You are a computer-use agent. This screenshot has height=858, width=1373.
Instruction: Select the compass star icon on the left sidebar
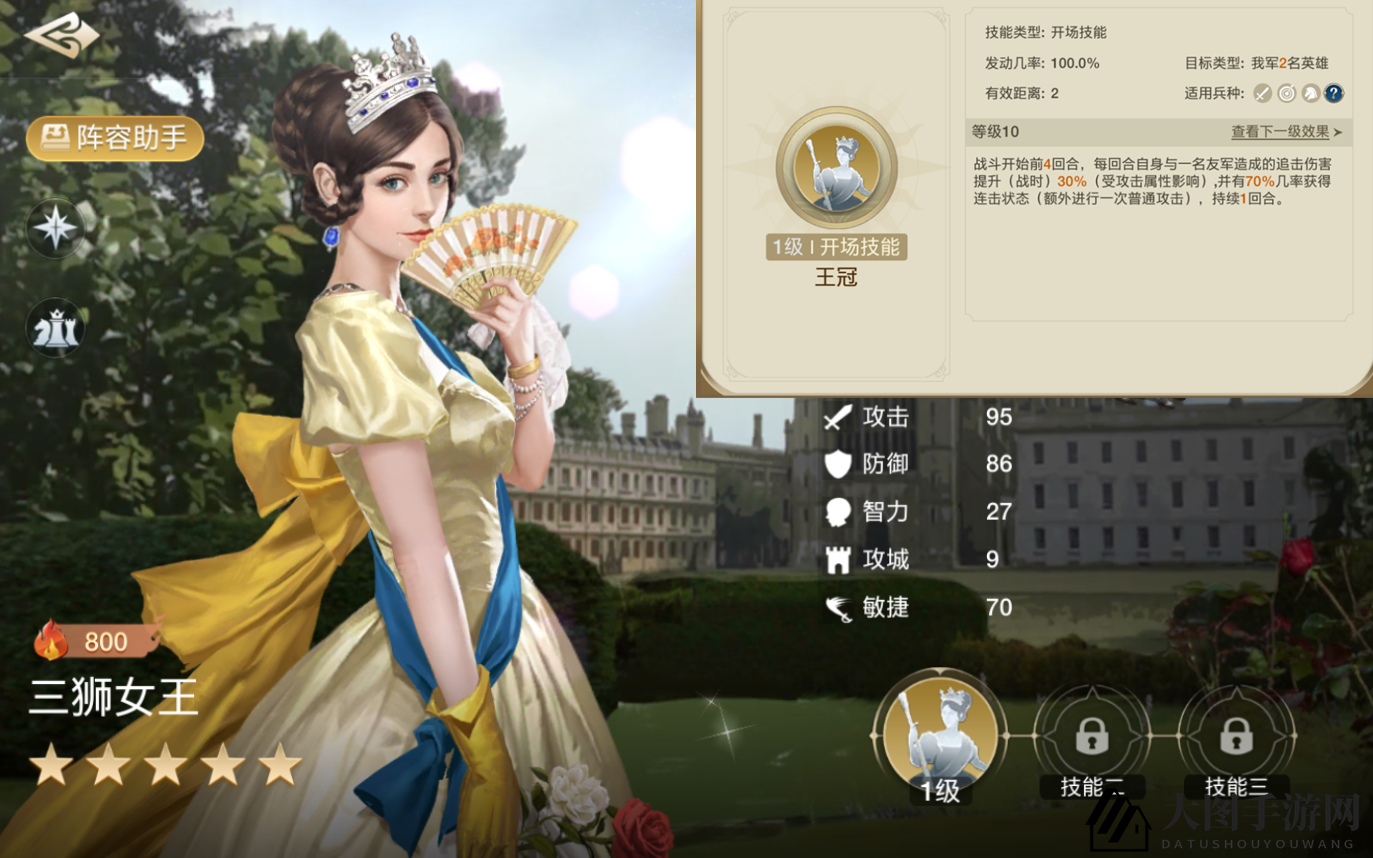click(x=55, y=228)
